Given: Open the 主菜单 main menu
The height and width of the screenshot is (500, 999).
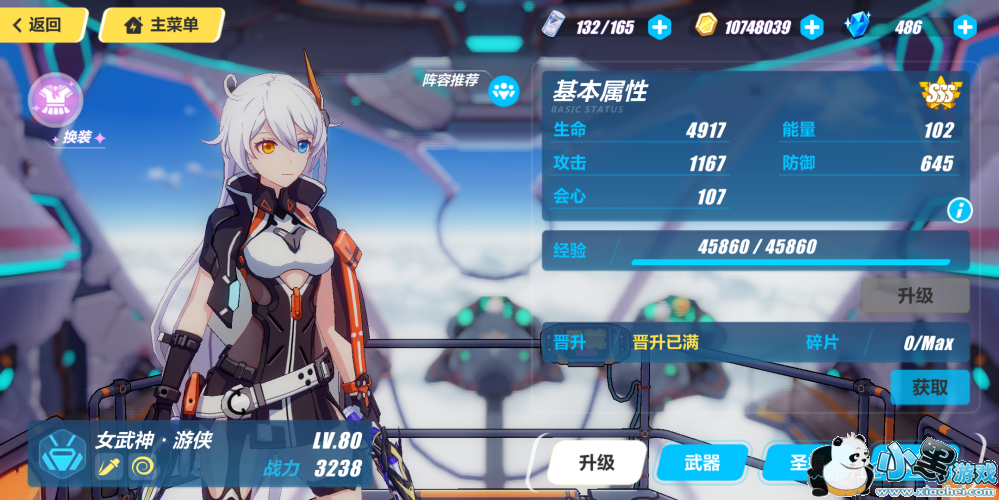Looking at the screenshot, I should pos(162,25).
